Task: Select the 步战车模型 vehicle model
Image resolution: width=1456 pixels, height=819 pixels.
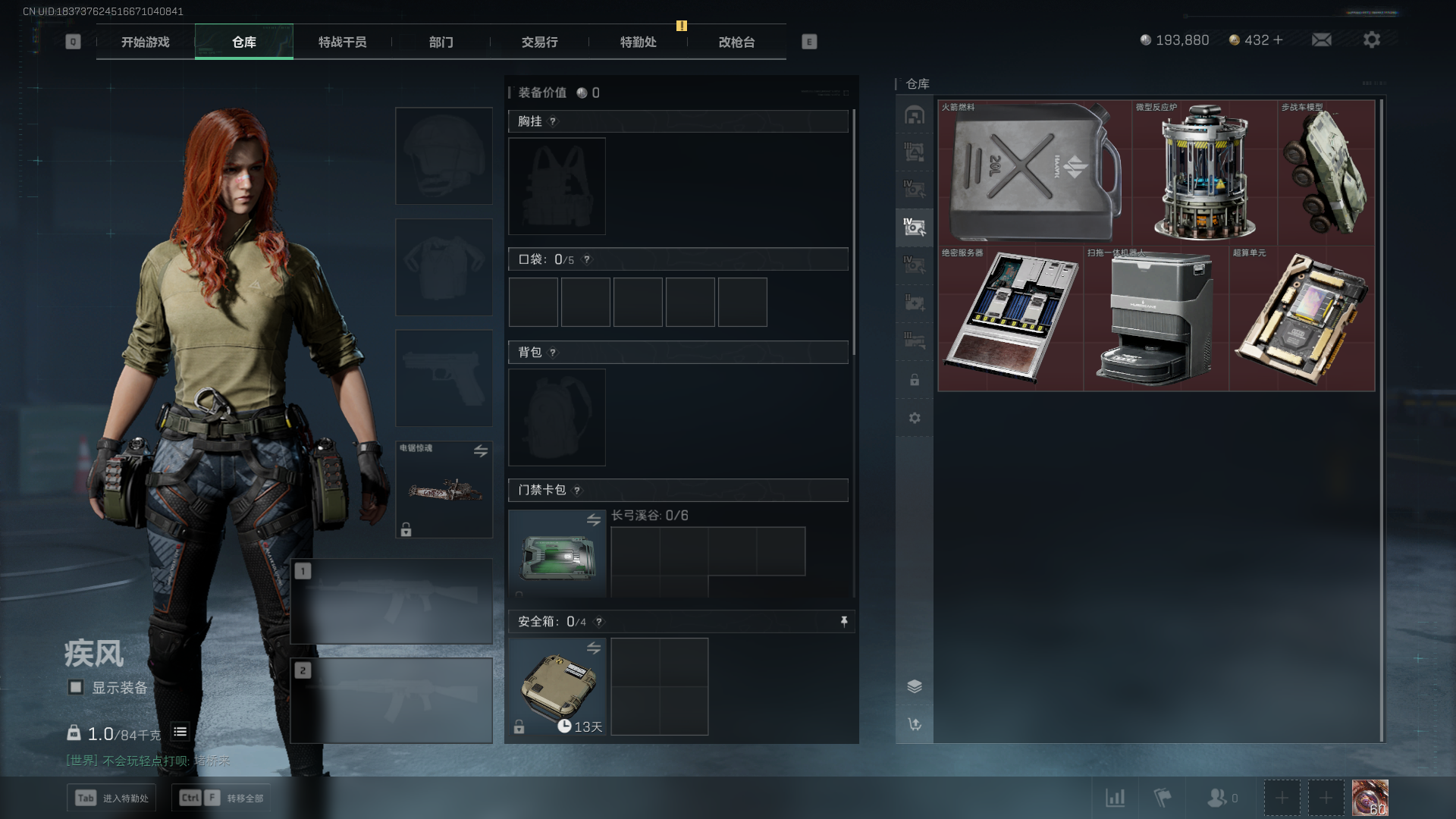Action: (1326, 173)
